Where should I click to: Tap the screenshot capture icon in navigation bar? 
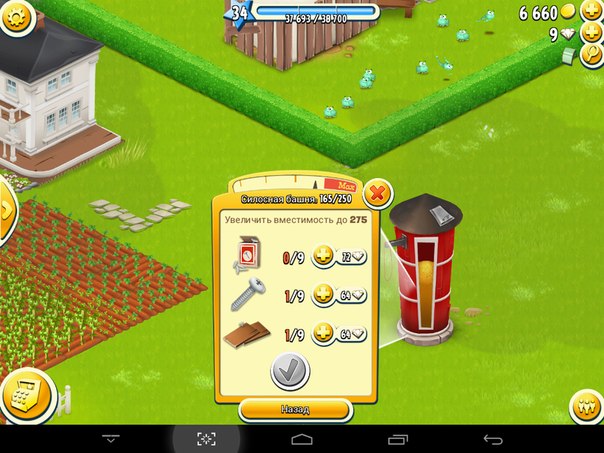206,439
